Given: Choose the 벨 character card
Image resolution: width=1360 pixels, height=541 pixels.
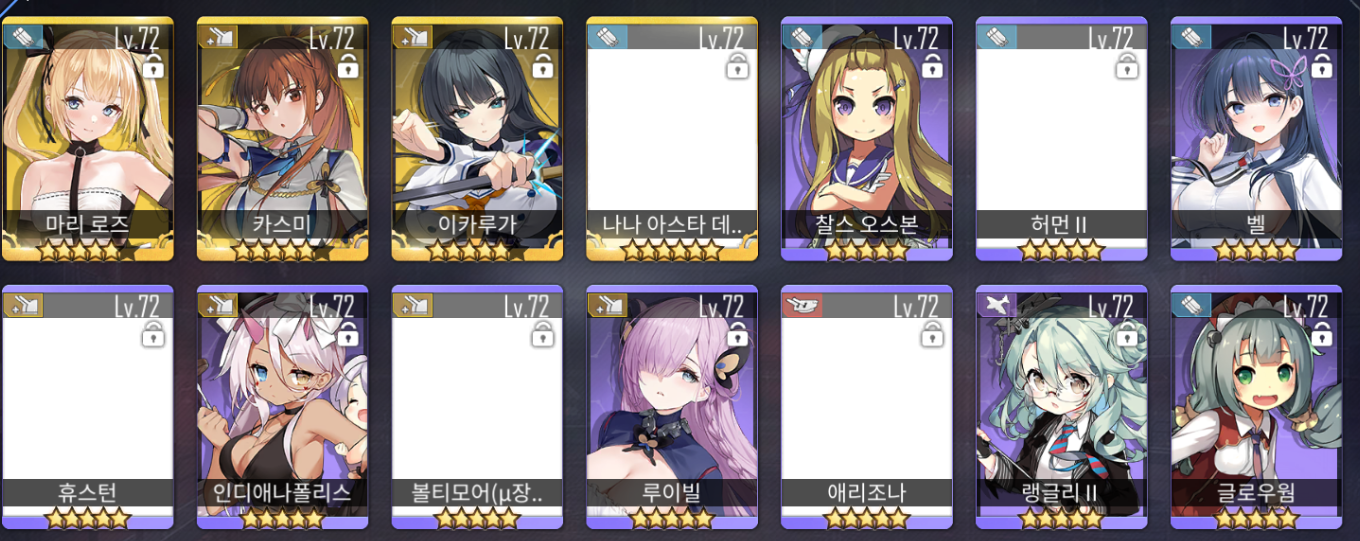Looking at the screenshot, I should point(1256,138).
